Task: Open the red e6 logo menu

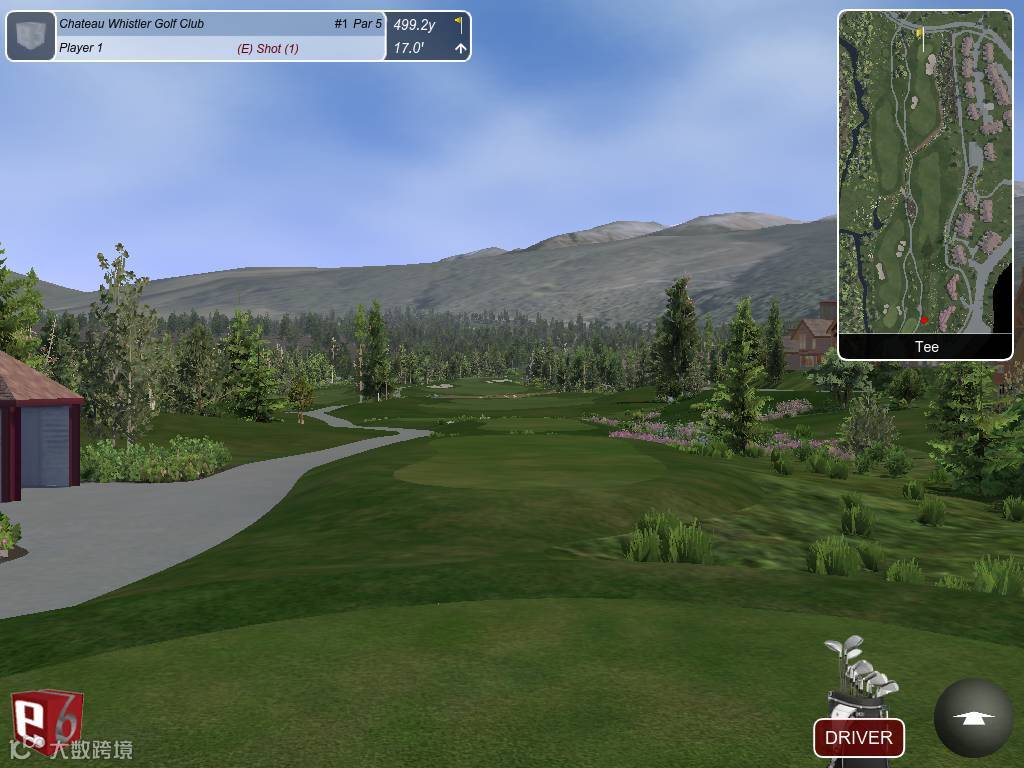Action: [x=46, y=720]
